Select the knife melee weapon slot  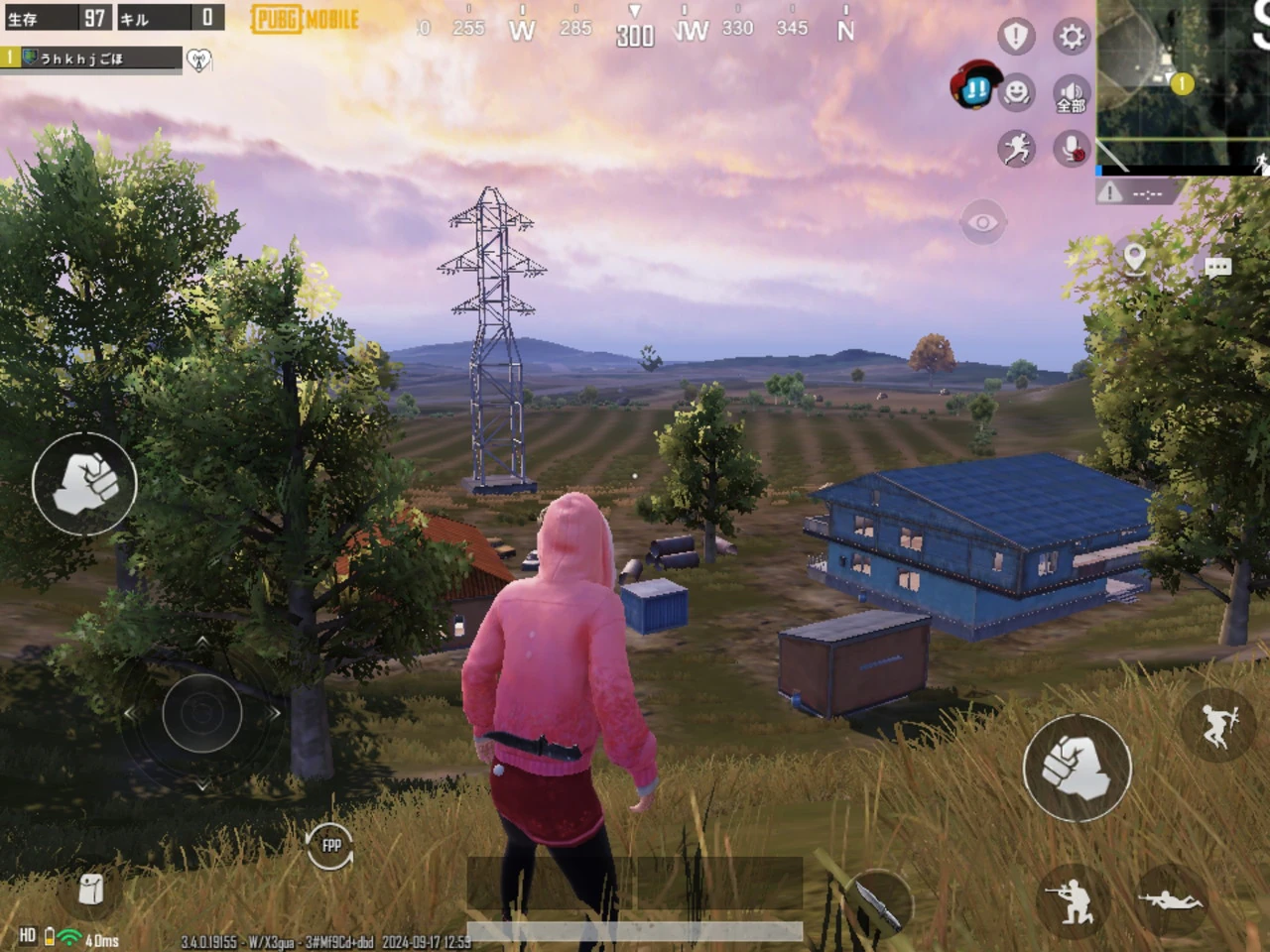coord(879,900)
